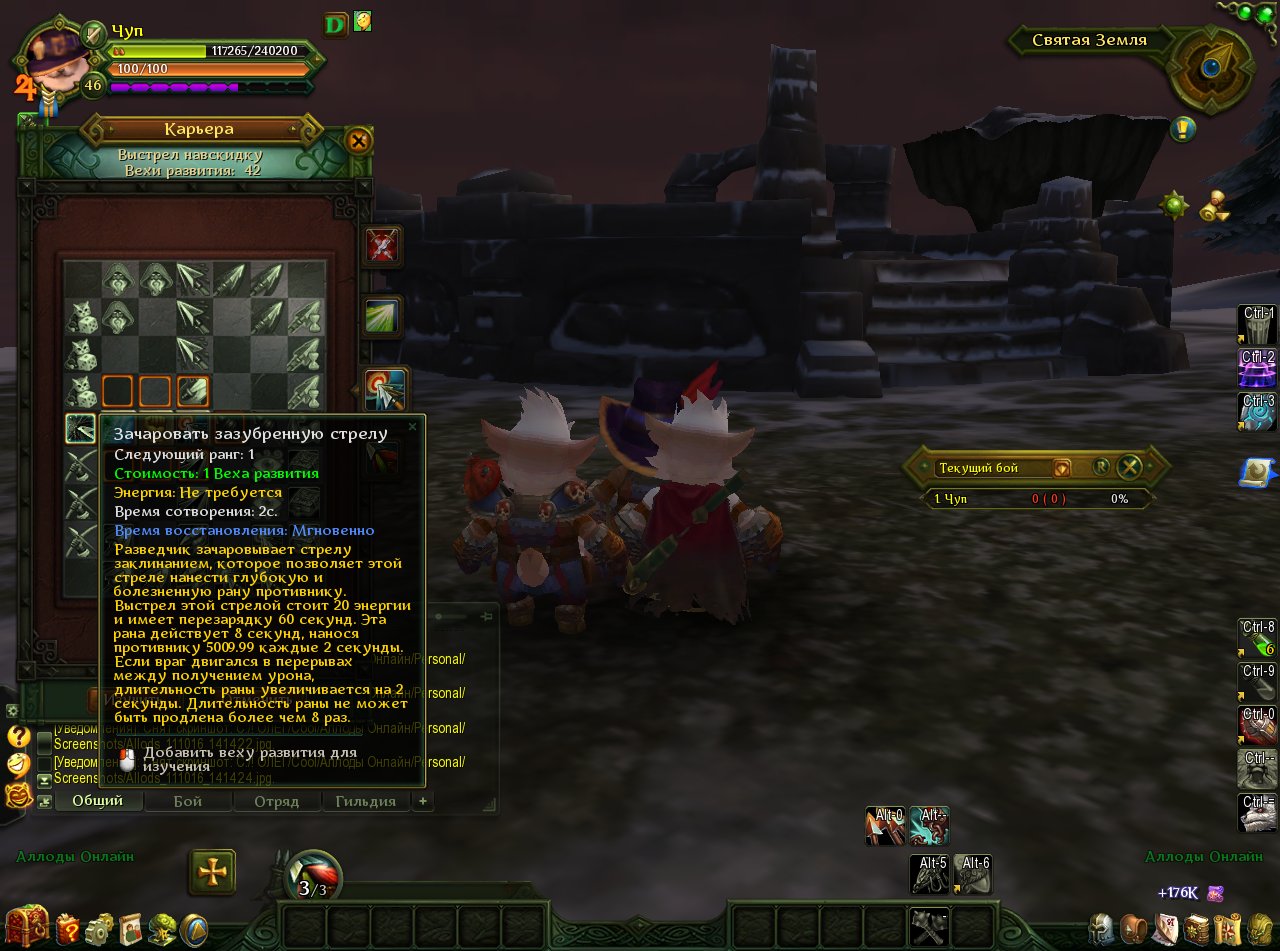The image size is (1280, 951).
Task: Click the yellow exclamation alert icon
Action: click(1183, 129)
